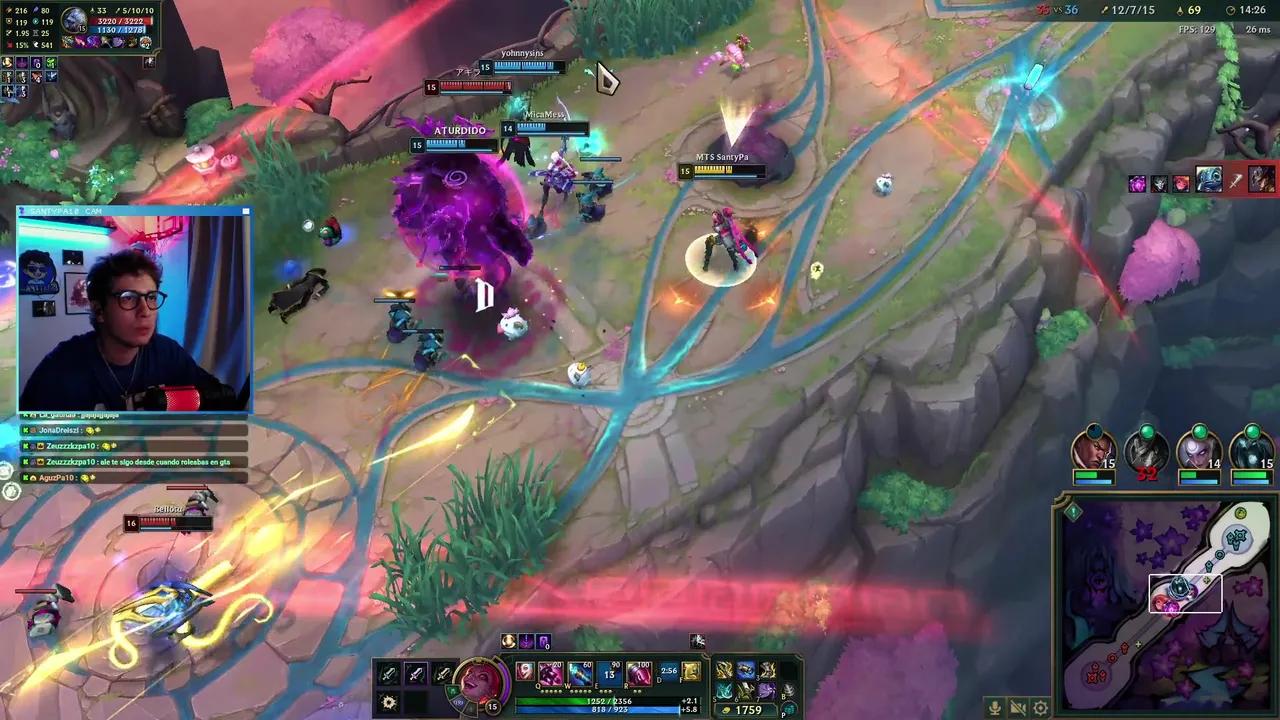Viewport: 1280px width, 720px height.
Task: Enable the crossed-out camera toggle
Action: 1017,707
